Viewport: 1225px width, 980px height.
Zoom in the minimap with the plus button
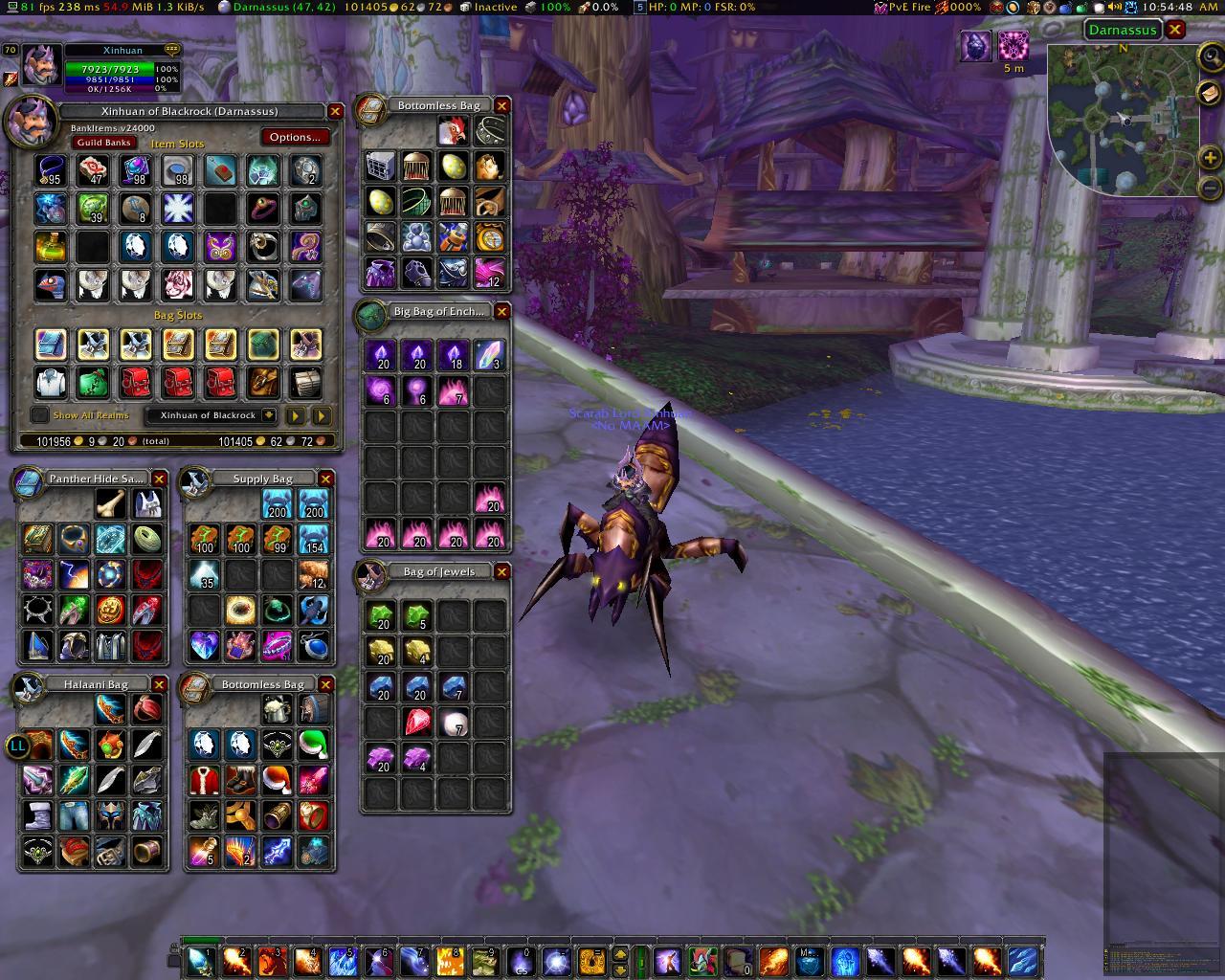tap(1212, 158)
